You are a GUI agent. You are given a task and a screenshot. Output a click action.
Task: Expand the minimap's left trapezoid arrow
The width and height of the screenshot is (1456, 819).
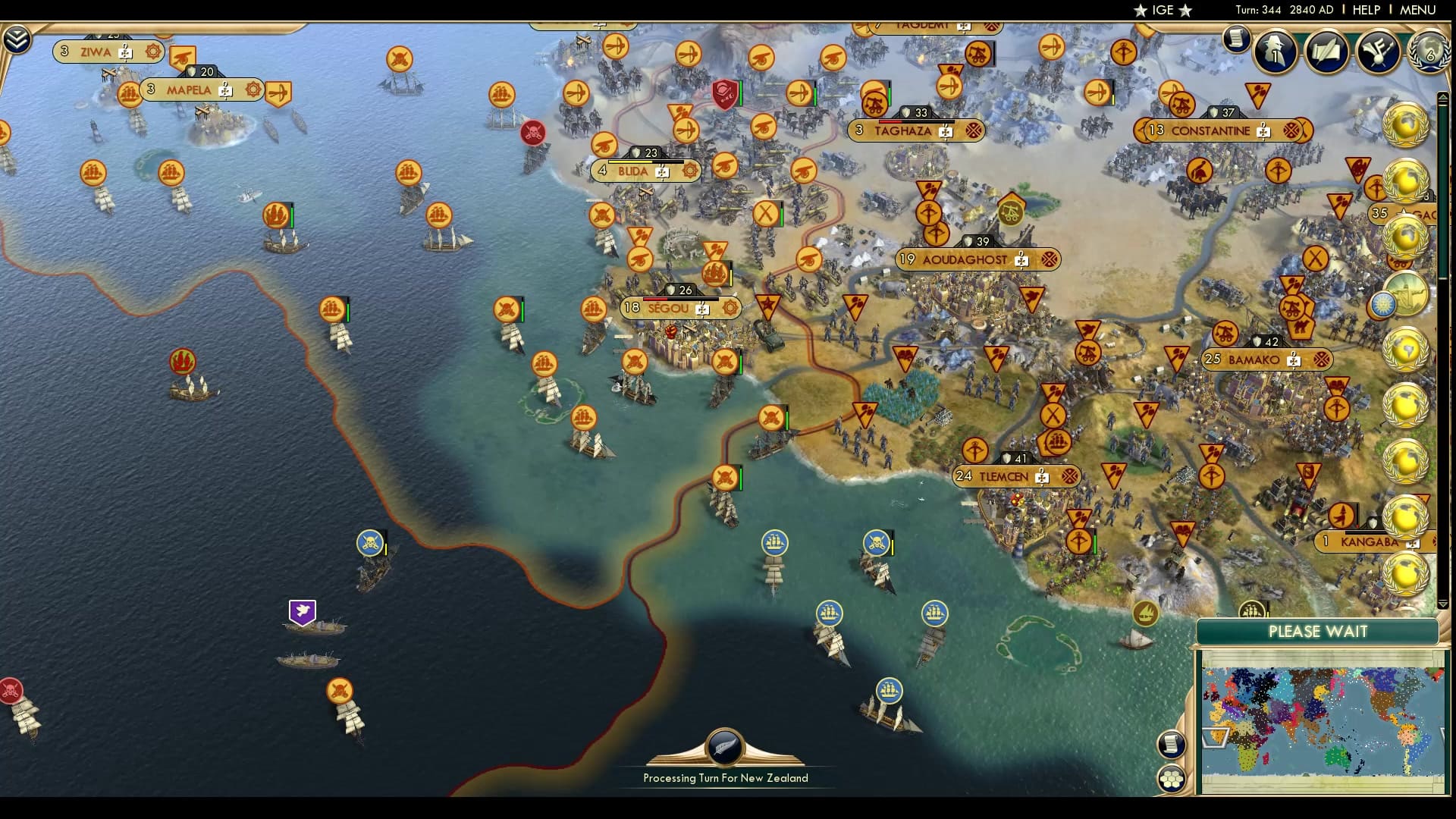click(1215, 739)
